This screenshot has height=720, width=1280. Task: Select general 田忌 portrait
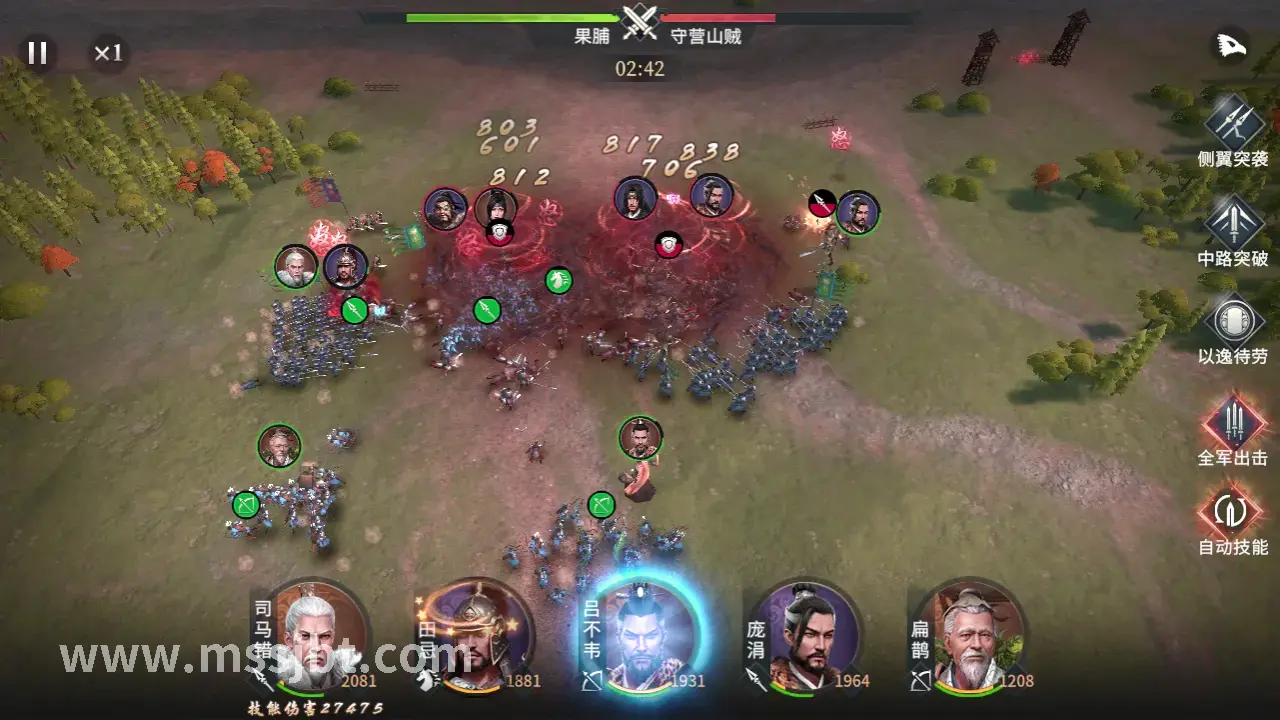pos(482,635)
